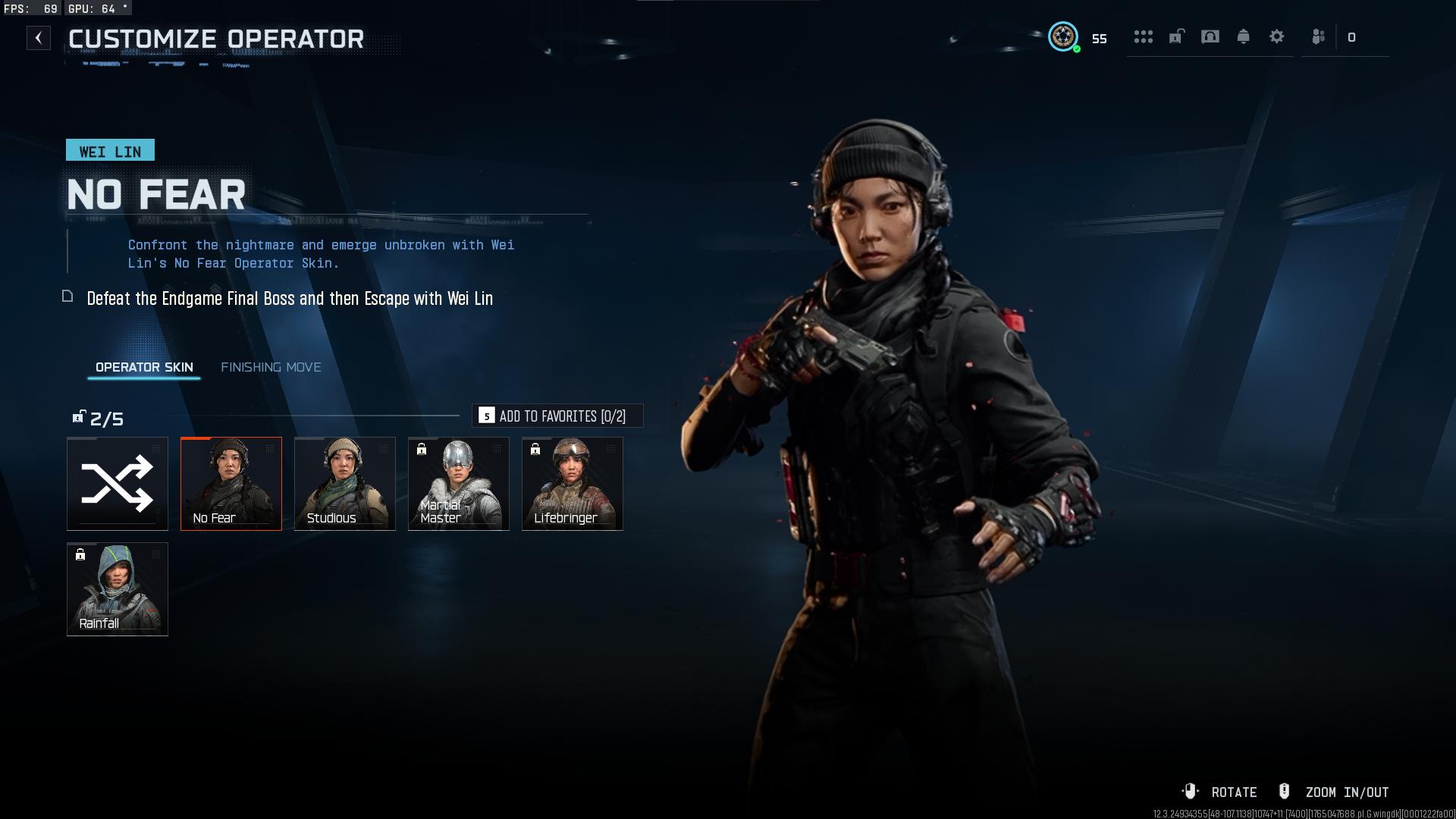Open the grid menu icon
The width and height of the screenshot is (1456, 819).
pos(1143,36)
